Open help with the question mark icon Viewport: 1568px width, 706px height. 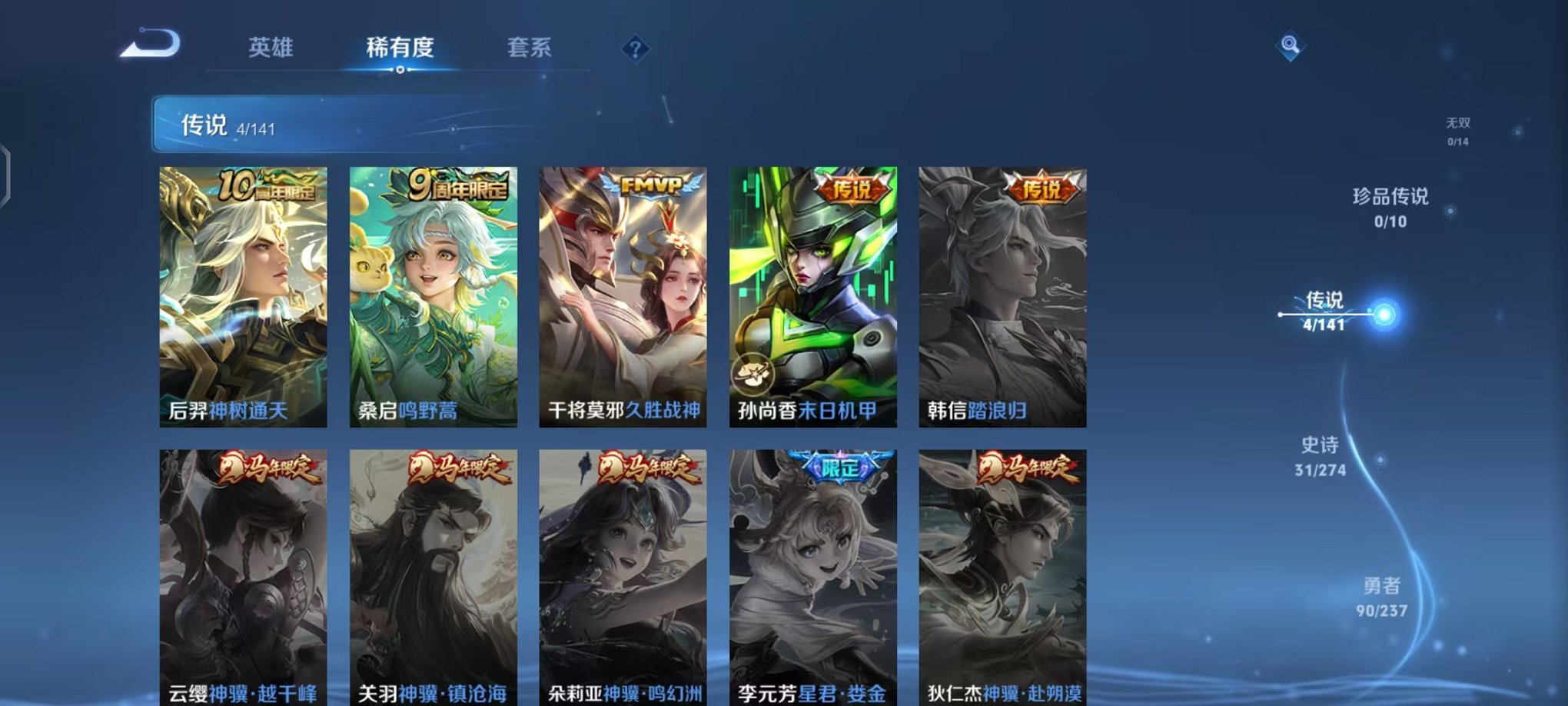point(634,50)
